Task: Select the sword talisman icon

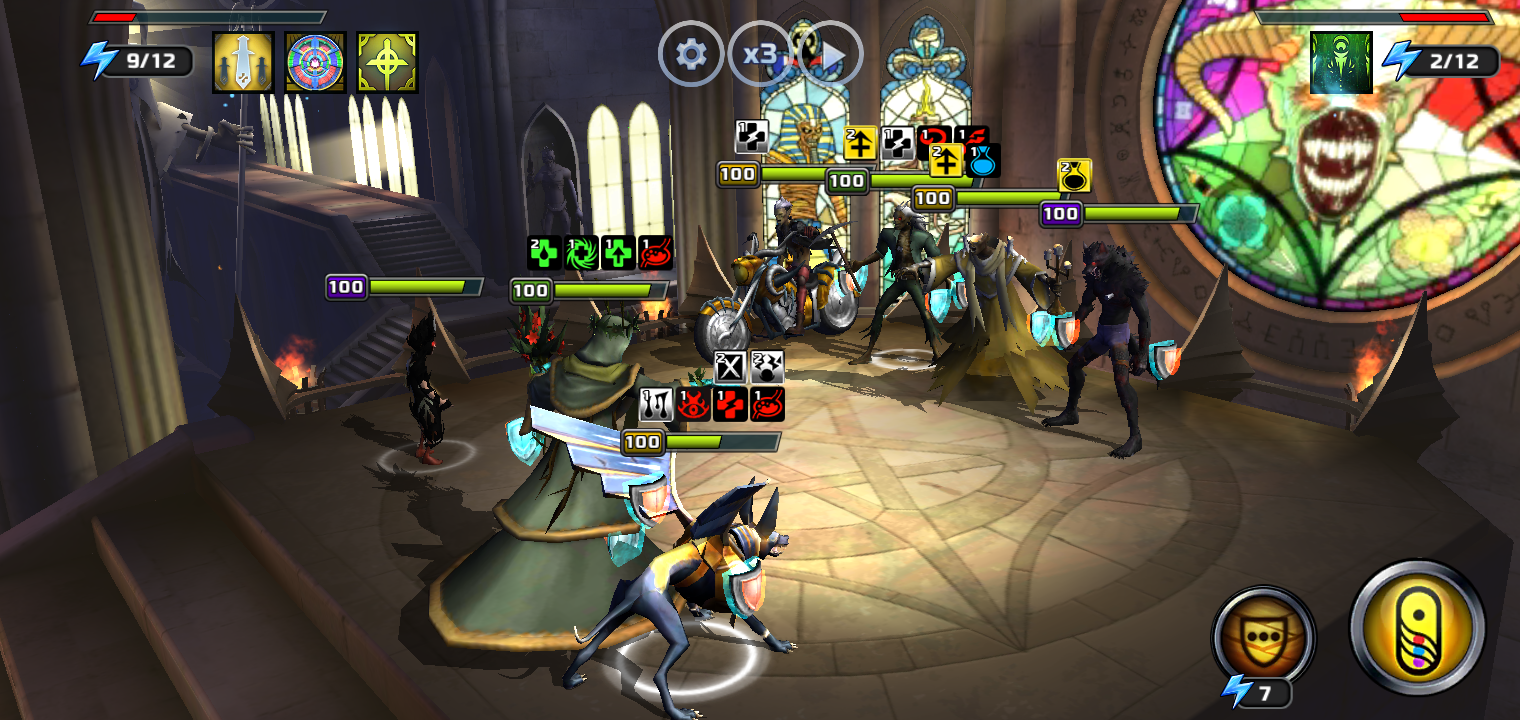Action: pyautogui.click(x=243, y=62)
